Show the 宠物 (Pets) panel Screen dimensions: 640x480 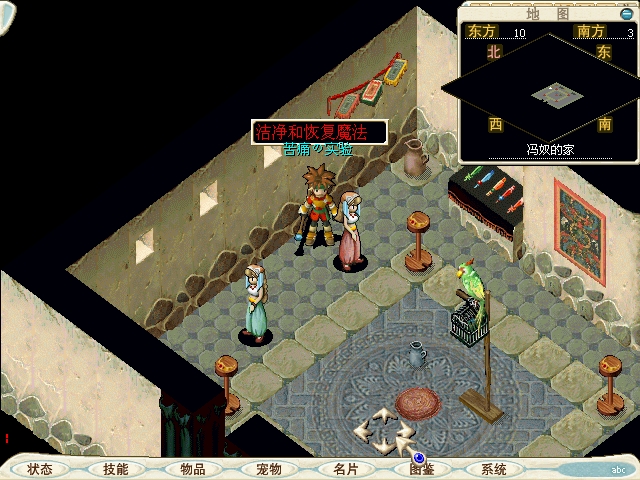[x=268, y=469]
